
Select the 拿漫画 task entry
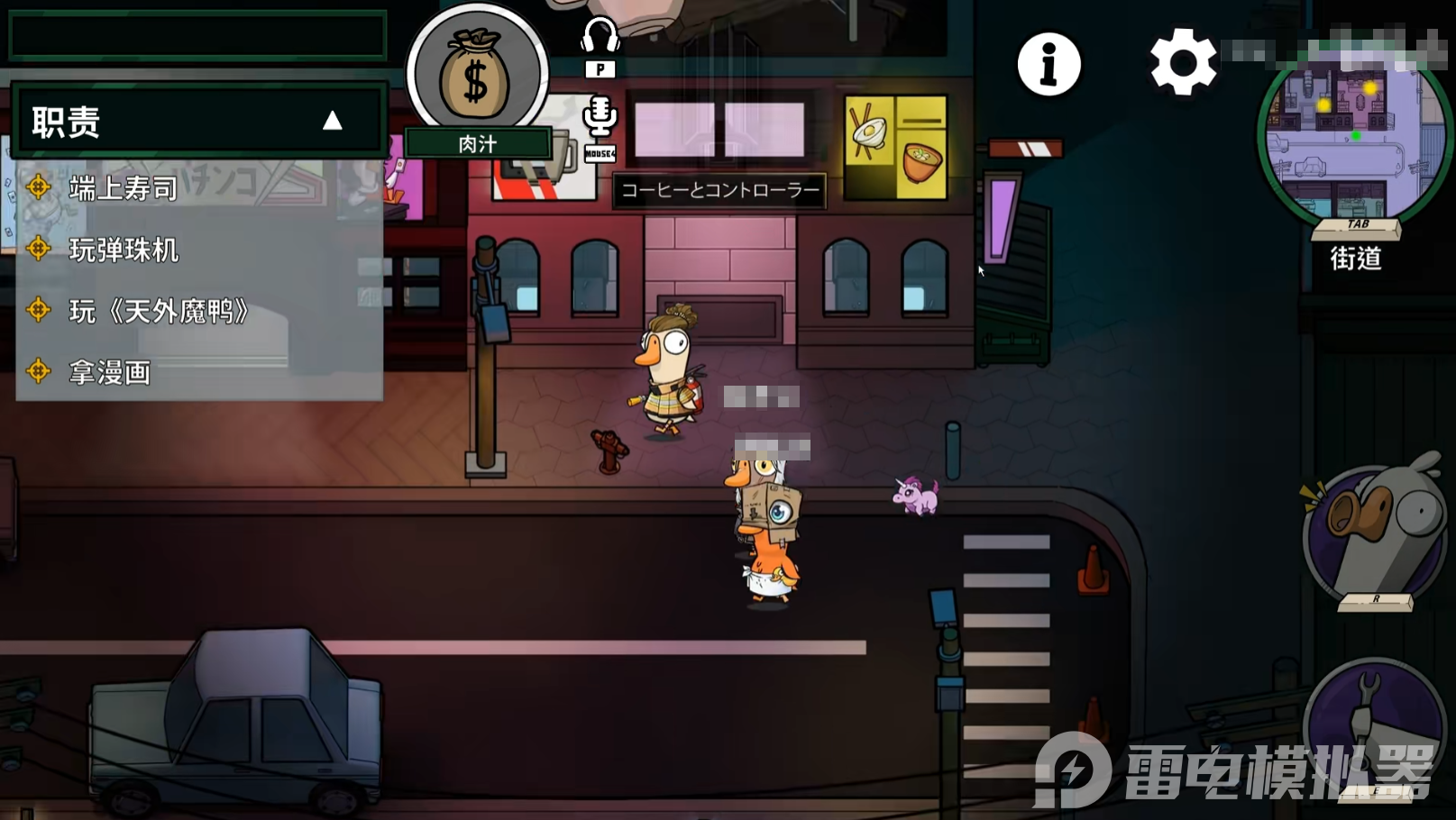[x=109, y=372]
